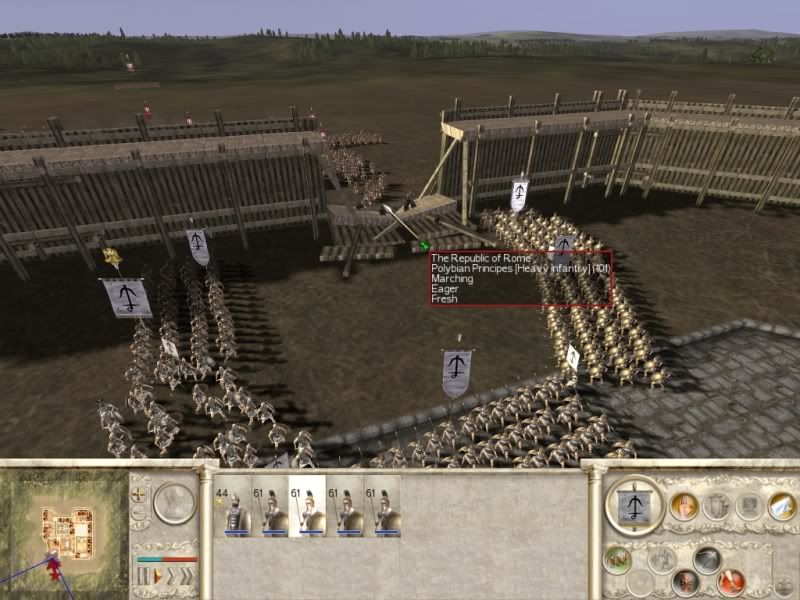The width and height of the screenshot is (800, 600).
Task: Open group formations with green soldiers icon
Action: pos(617,558)
